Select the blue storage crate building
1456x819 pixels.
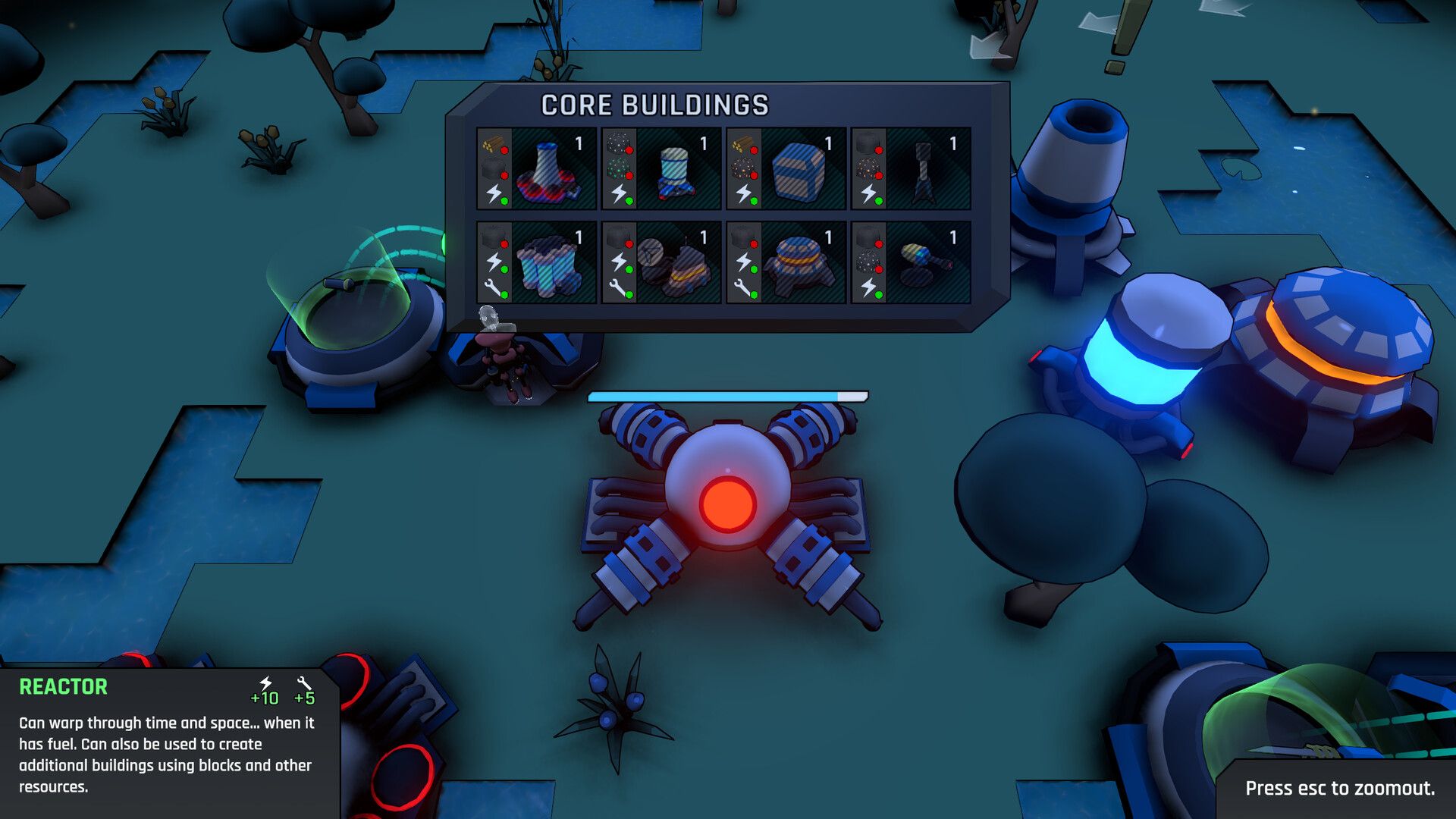pyautogui.click(x=800, y=174)
